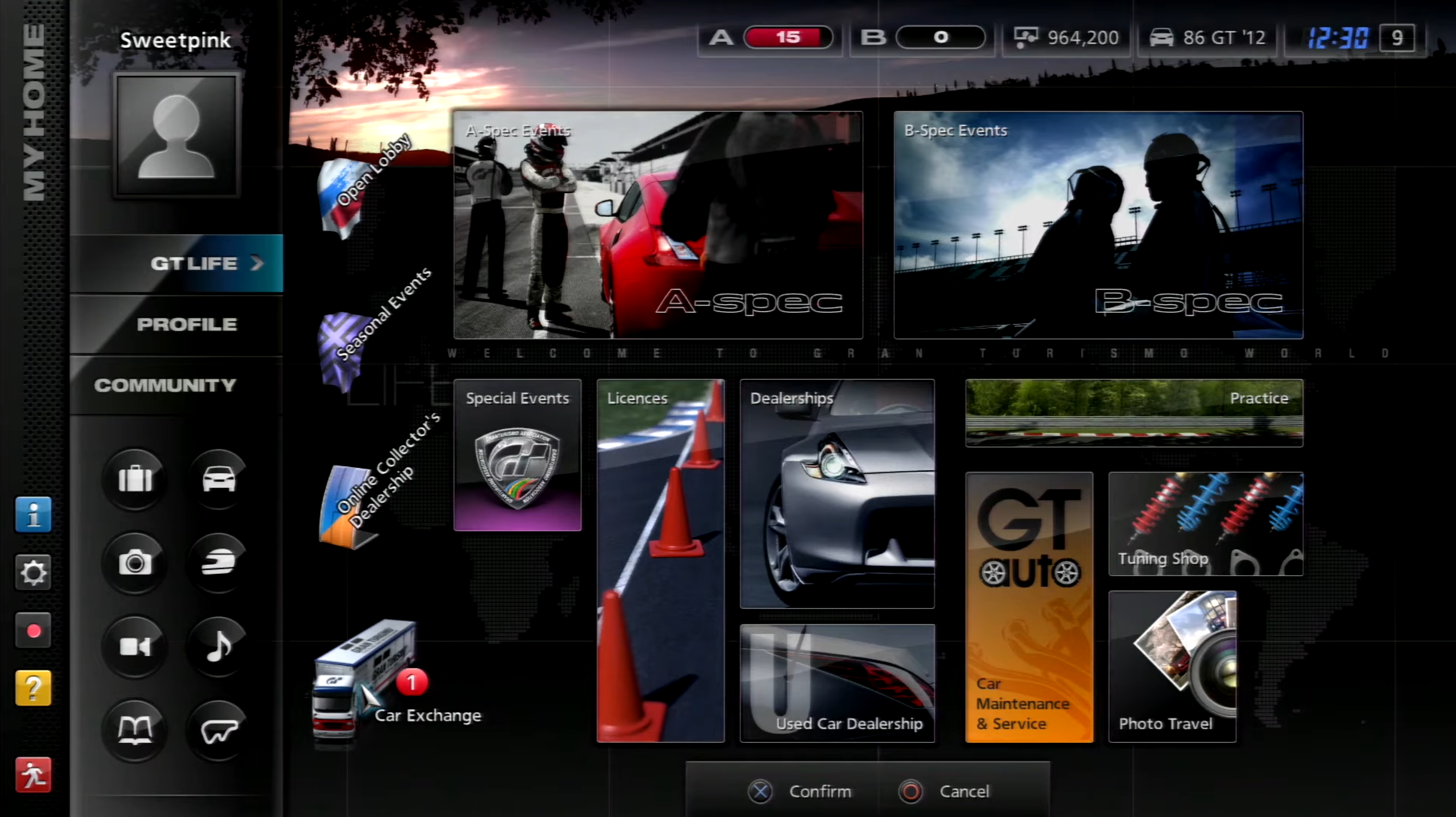Click the A-Spec level 15 progress gauge
Image resolution: width=1456 pixels, height=817 pixels.
tap(788, 37)
